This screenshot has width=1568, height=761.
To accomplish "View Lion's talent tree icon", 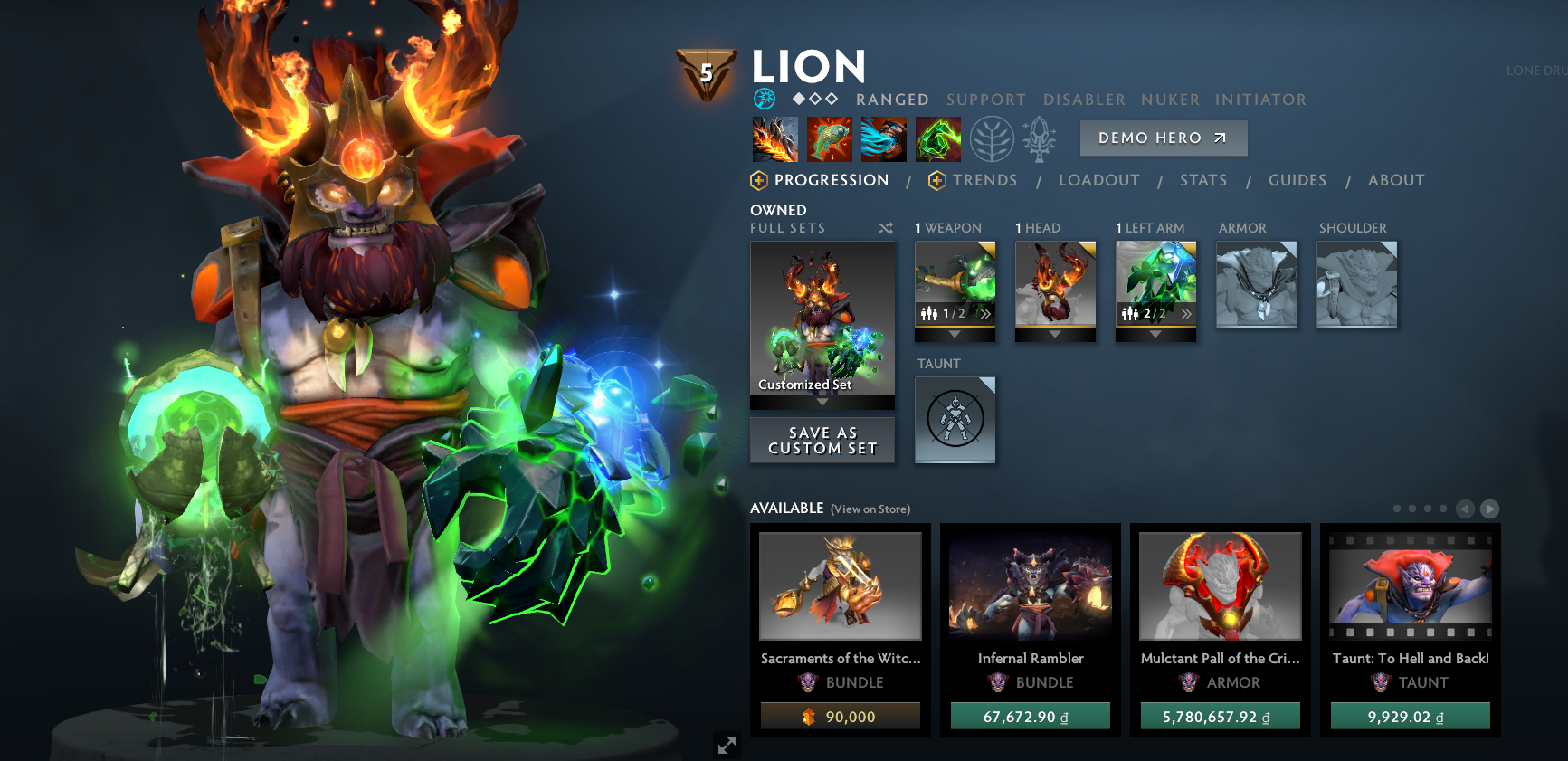I will (993, 138).
